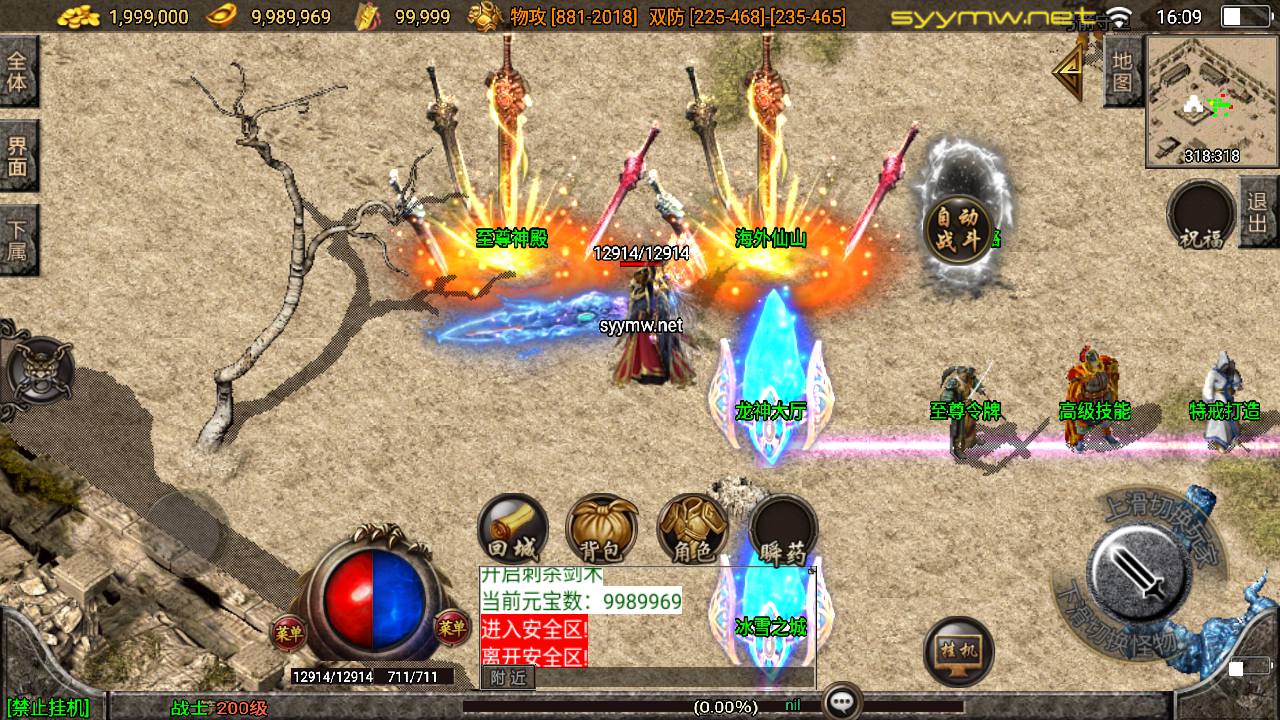Click the left 菜单 menu button
The height and width of the screenshot is (720, 1280).
287,630
